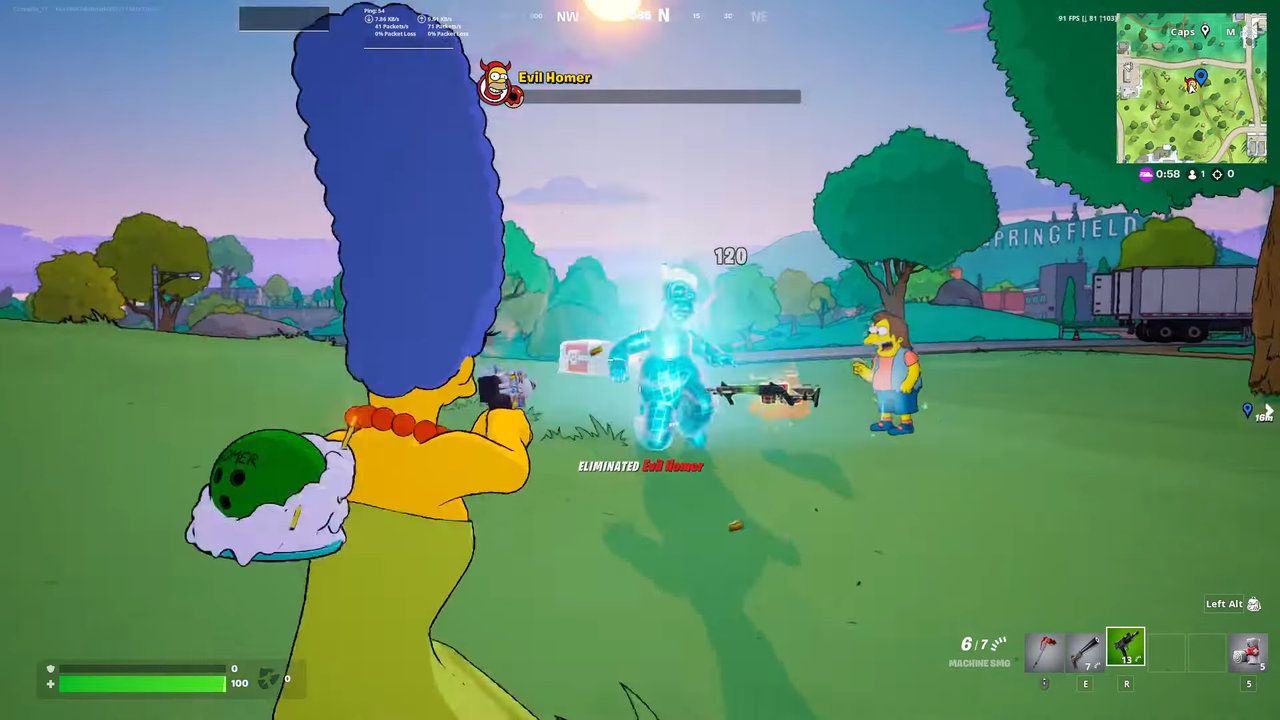Viewport: 1280px width, 720px height.
Task: Click the blue waypoint marker on the minimap
Action: [x=1201, y=76]
